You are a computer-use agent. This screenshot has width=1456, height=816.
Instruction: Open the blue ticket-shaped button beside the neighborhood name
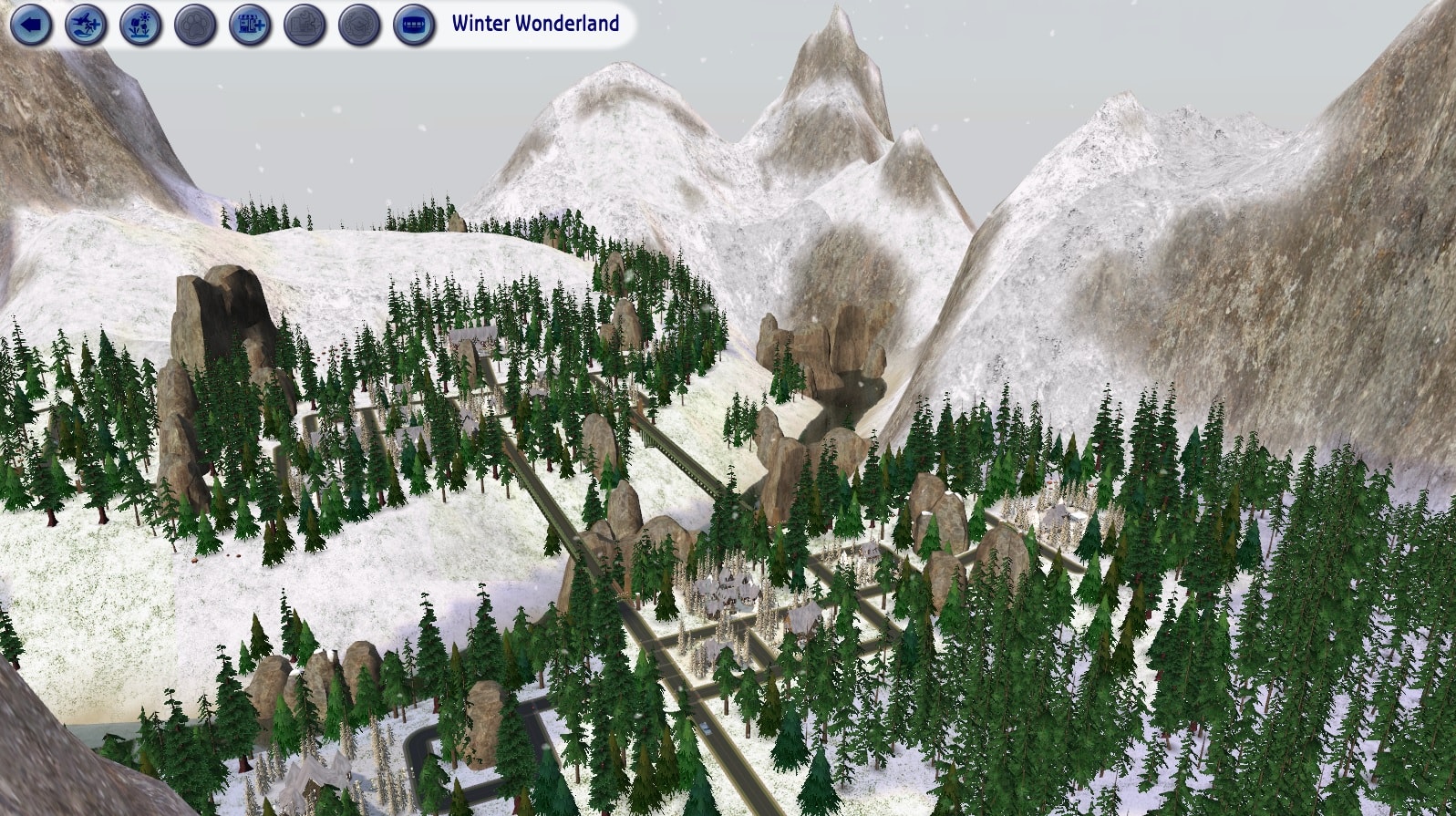414,25
